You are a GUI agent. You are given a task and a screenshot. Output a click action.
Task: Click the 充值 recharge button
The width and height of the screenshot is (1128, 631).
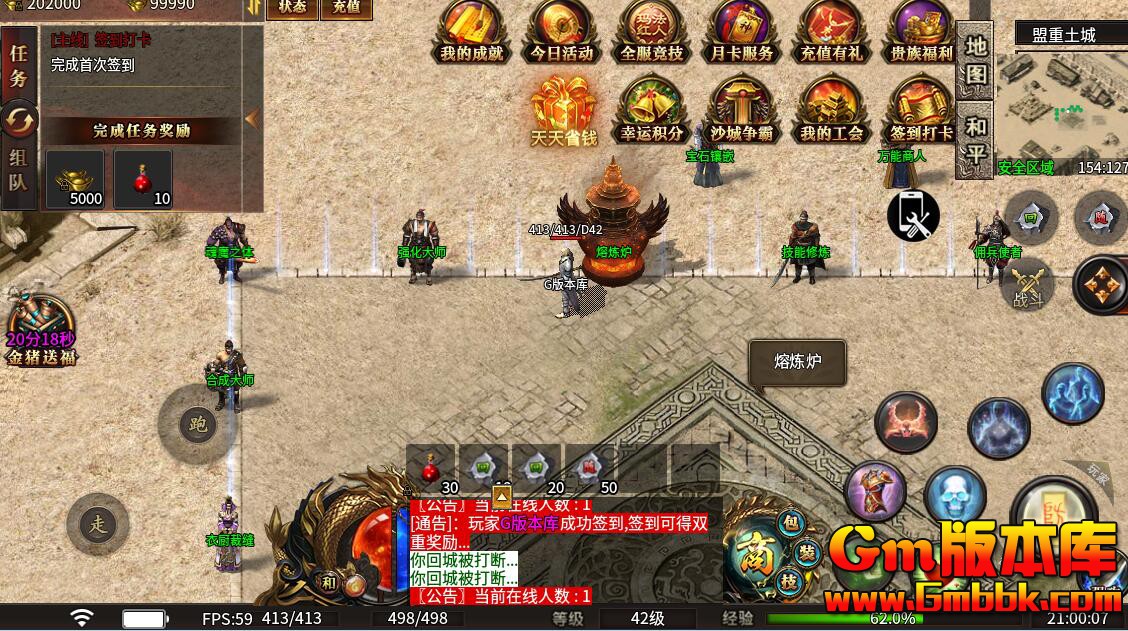point(345,8)
